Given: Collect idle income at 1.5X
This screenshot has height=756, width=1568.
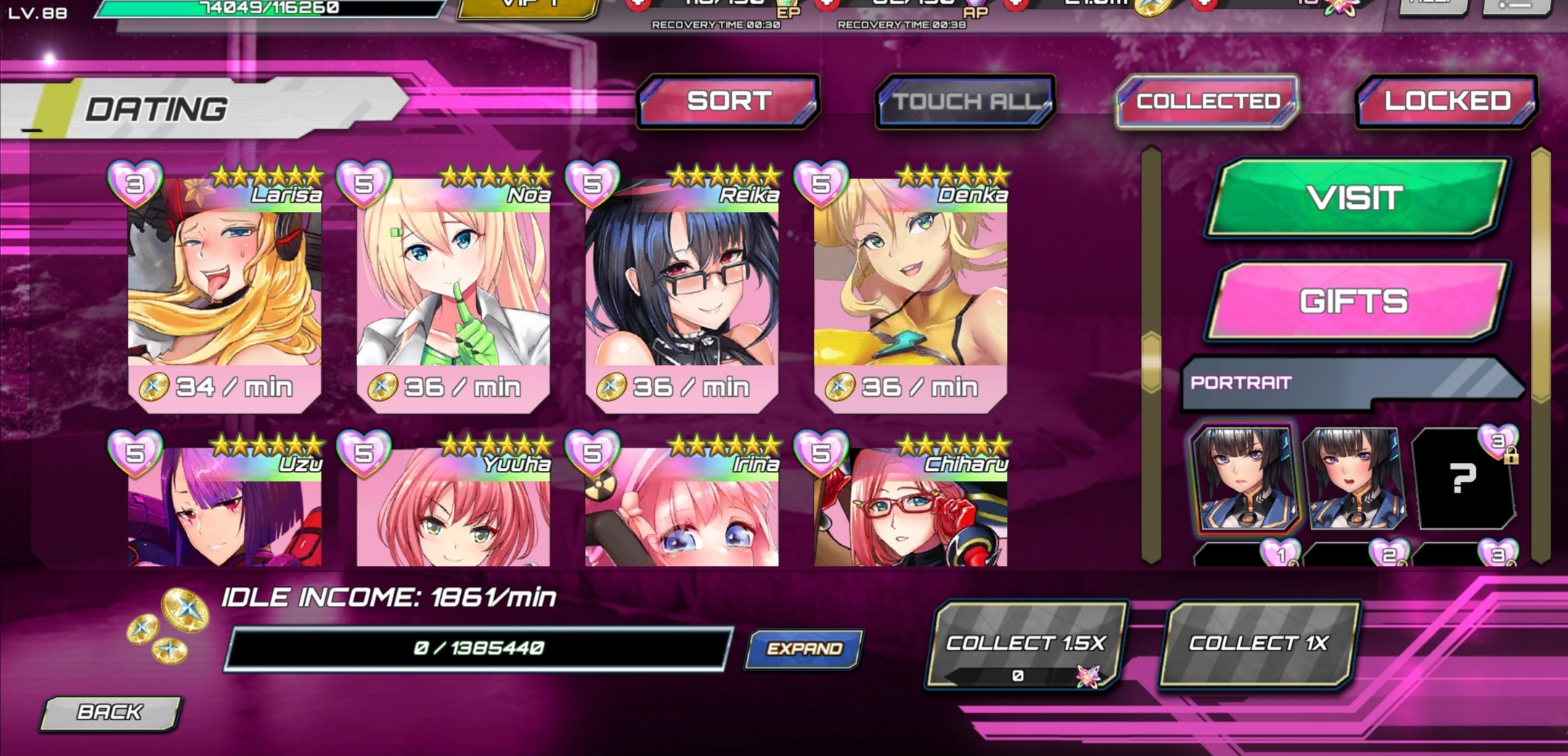Looking at the screenshot, I should click(1025, 644).
